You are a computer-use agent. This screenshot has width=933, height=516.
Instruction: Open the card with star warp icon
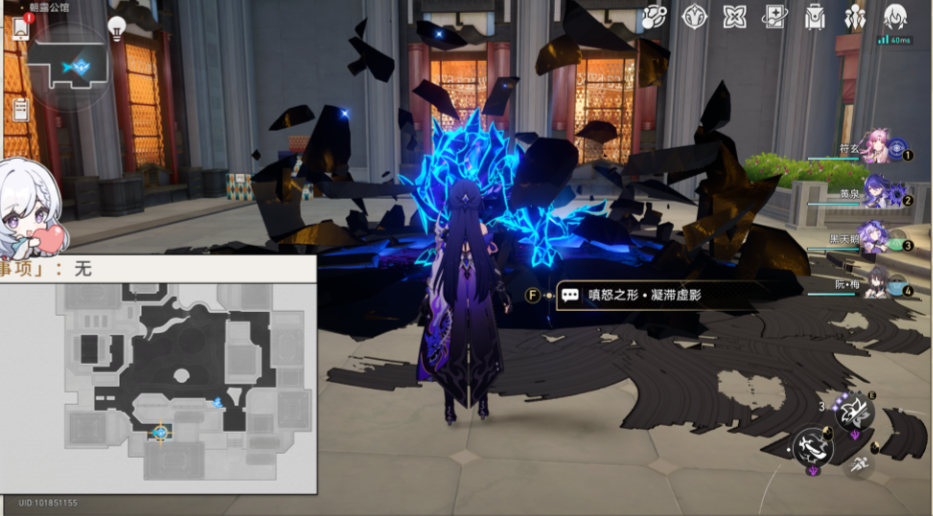click(774, 17)
